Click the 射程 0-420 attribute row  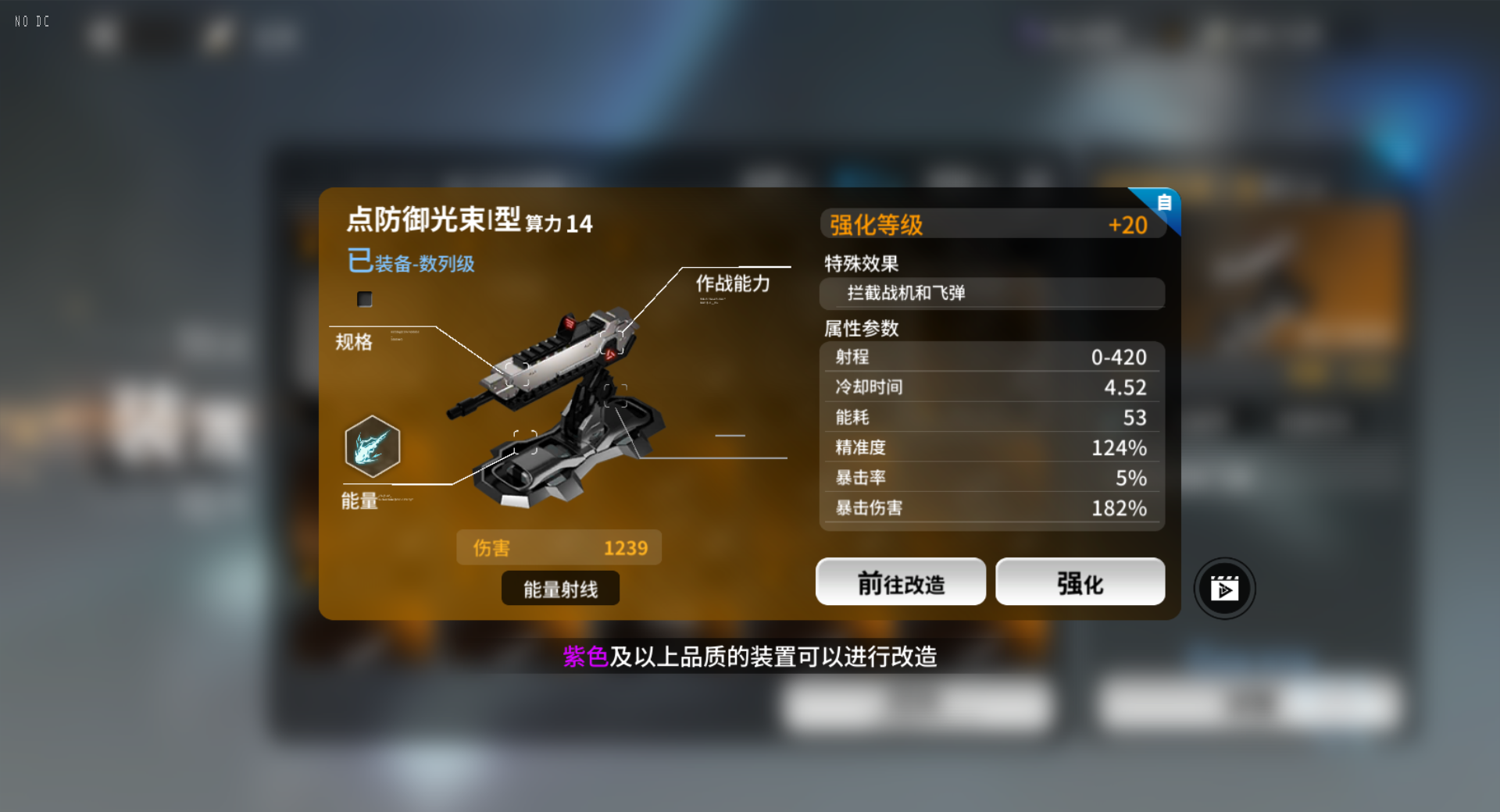991,357
